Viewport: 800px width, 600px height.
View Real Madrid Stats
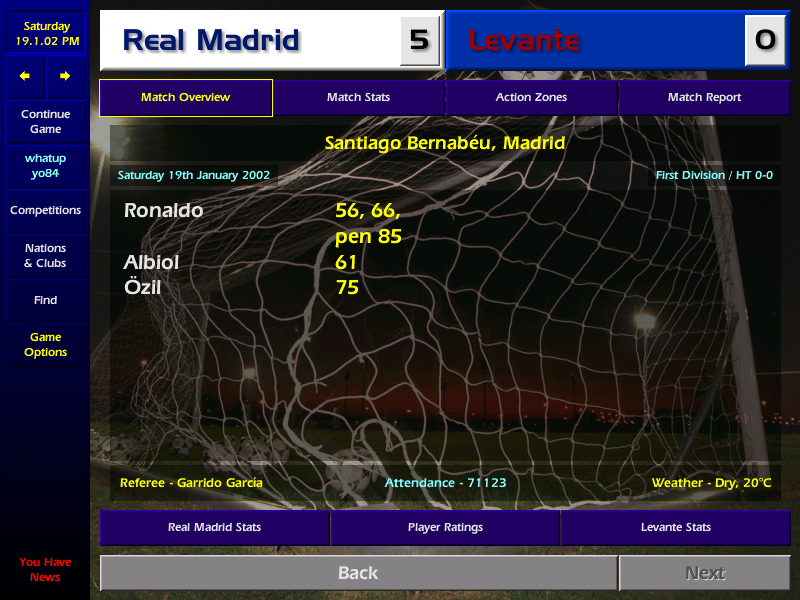215,527
